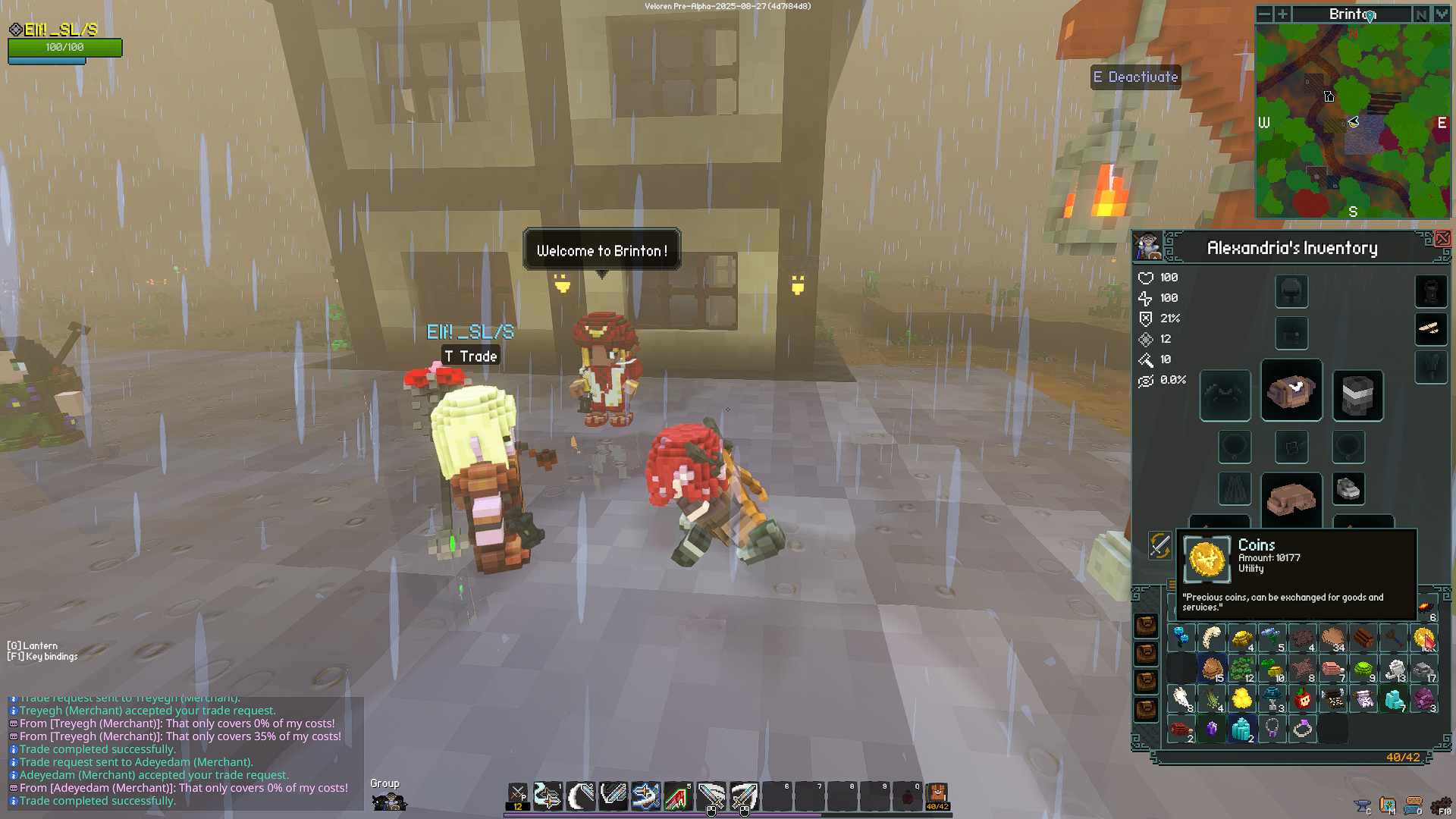Viewport: 1456px width, 819px height.
Task: Activate the red slash skill in slot 5
Action: point(678,796)
